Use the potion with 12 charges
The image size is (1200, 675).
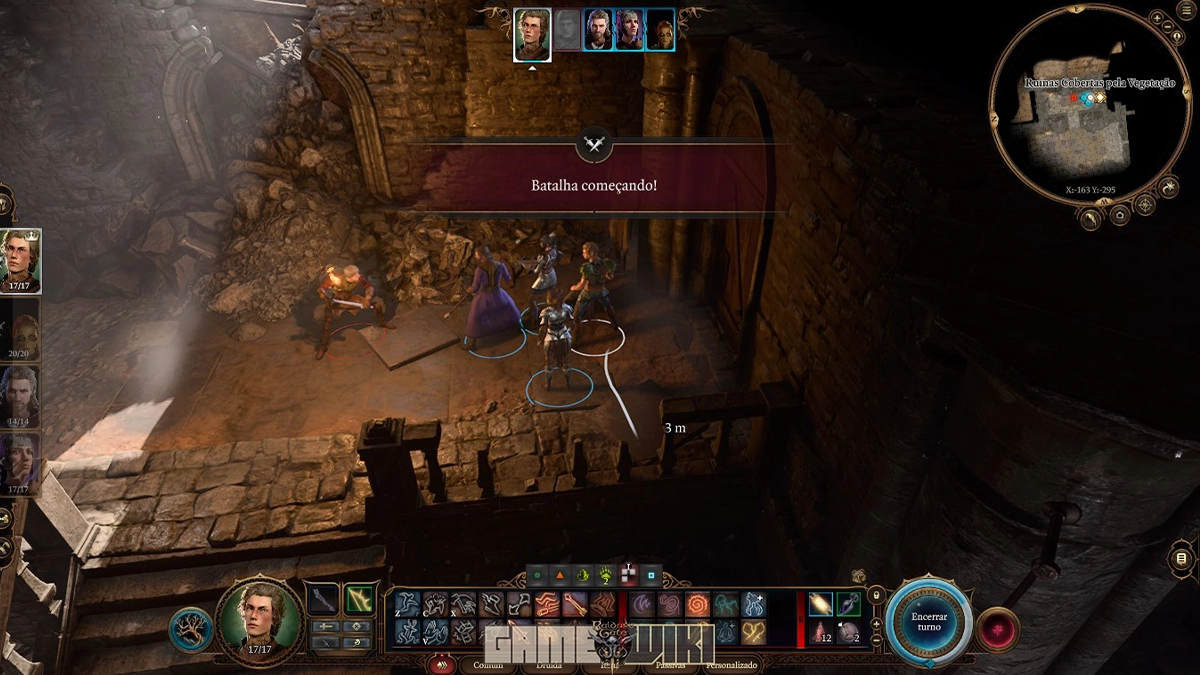(820, 632)
